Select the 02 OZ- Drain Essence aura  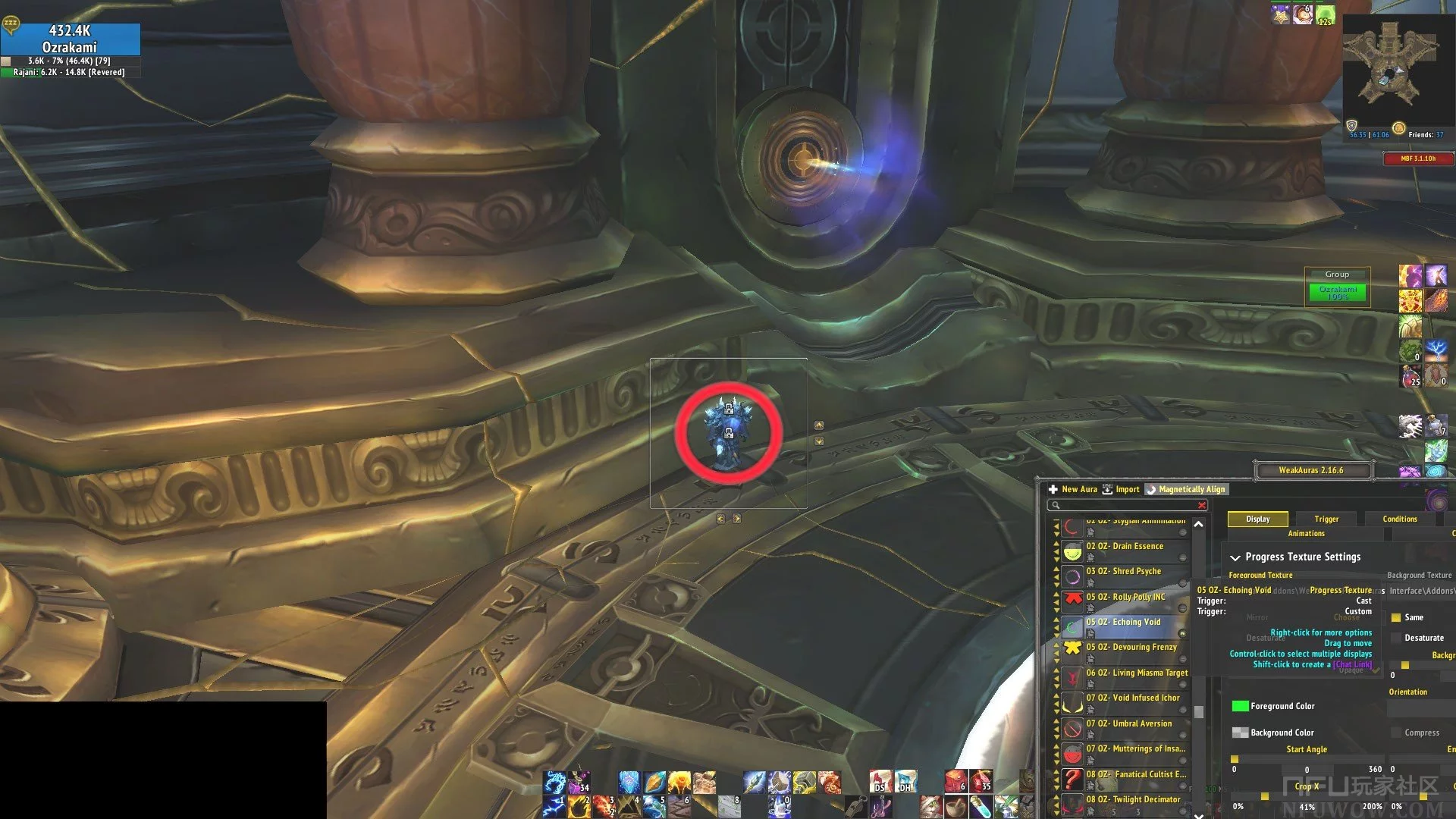point(1124,546)
